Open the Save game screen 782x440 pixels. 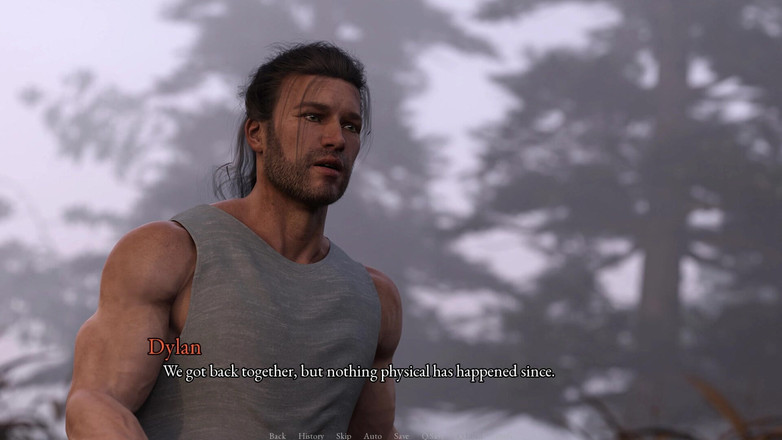tap(401, 436)
